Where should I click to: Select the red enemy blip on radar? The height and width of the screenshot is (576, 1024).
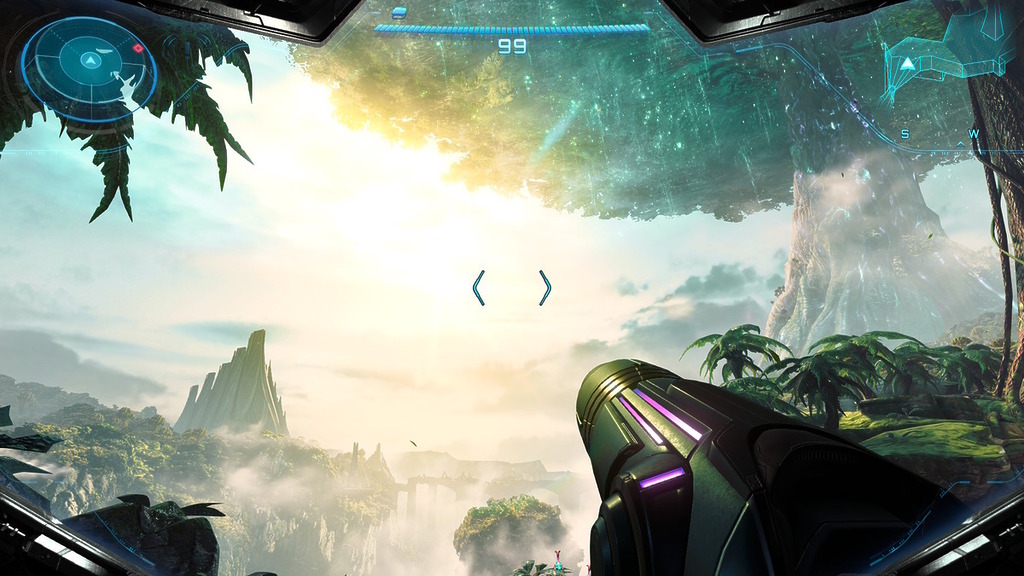pyautogui.click(x=138, y=48)
